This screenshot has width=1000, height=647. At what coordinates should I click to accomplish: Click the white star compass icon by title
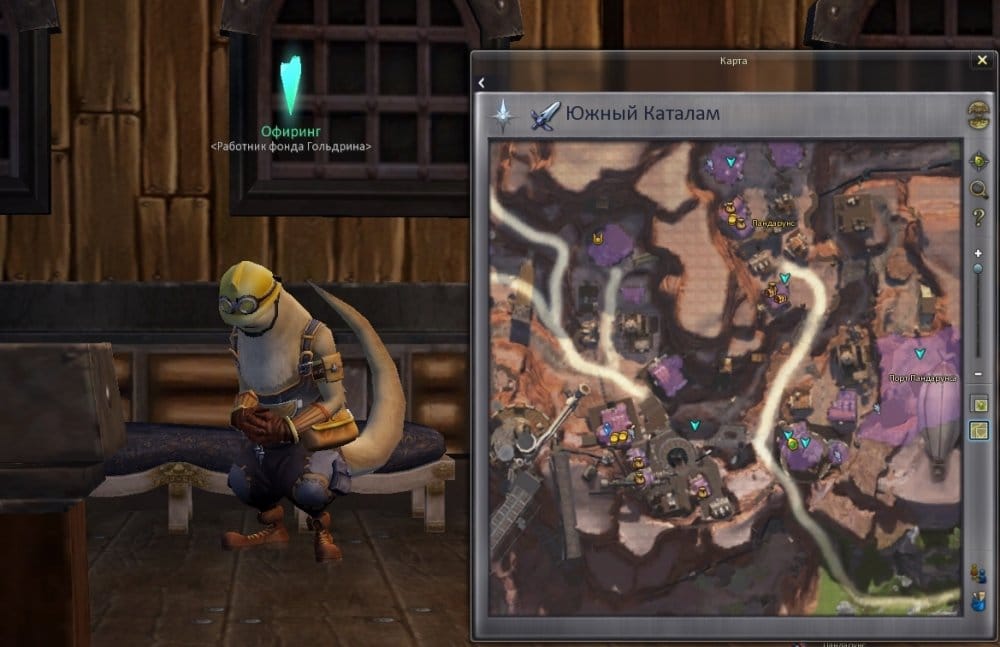click(x=501, y=116)
